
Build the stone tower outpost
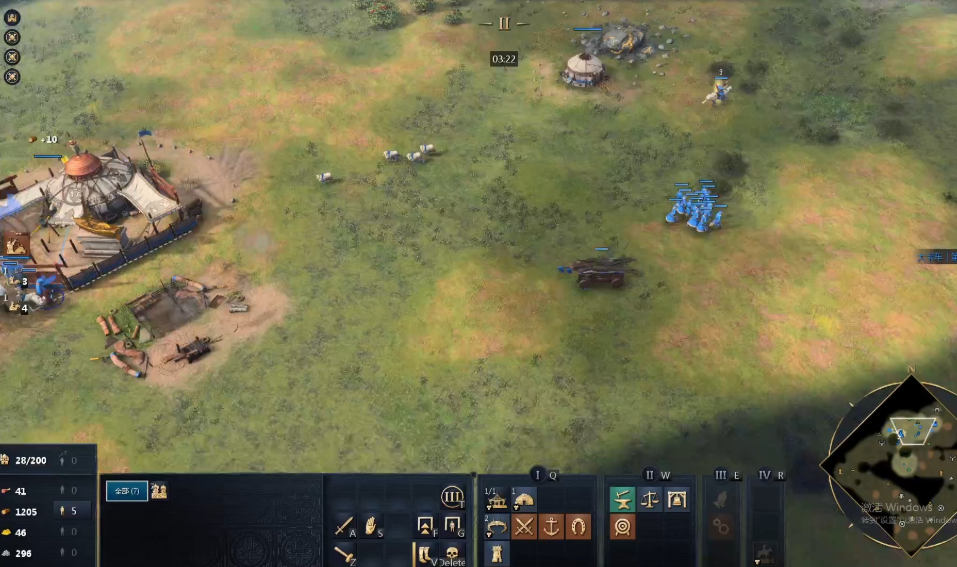click(x=497, y=553)
